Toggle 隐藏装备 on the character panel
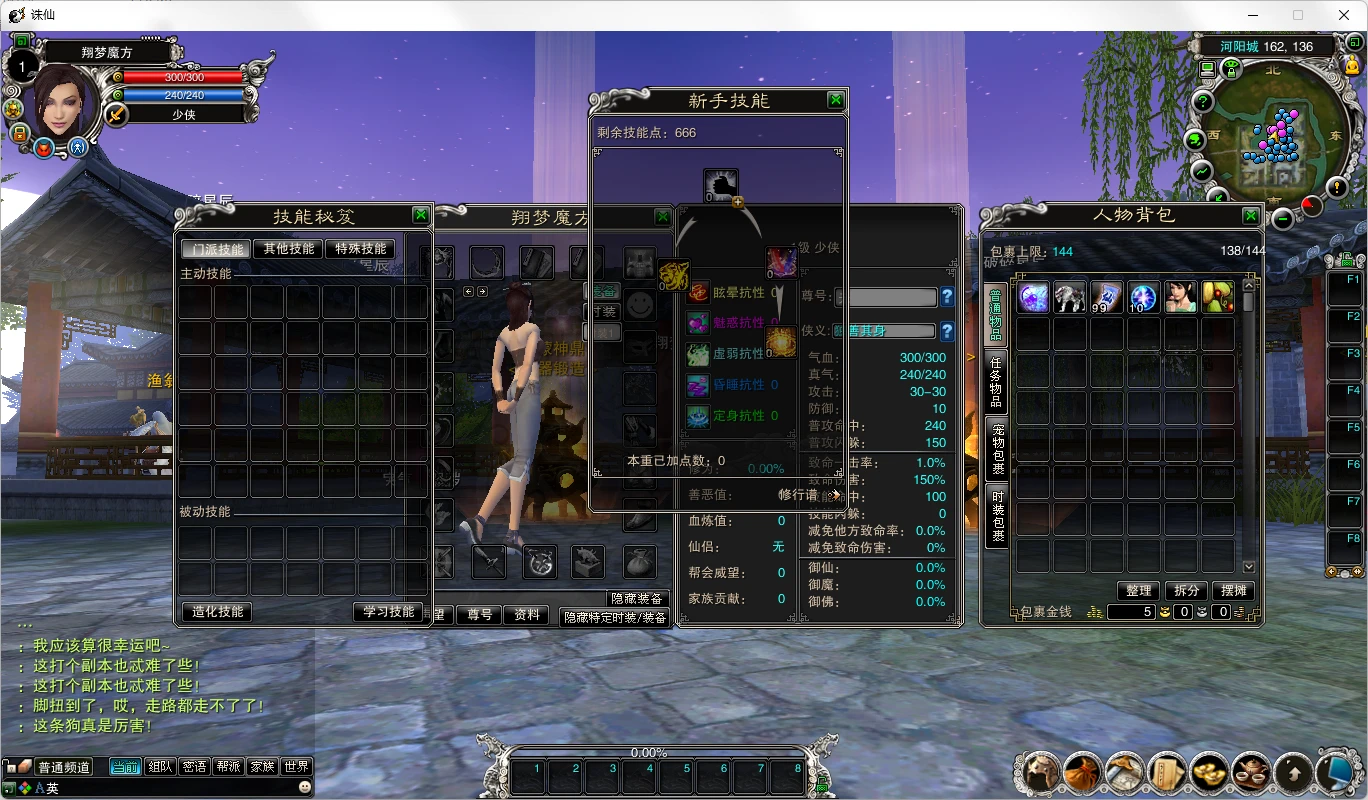The width and height of the screenshot is (1368, 800). pyautogui.click(x=636, y=598)
